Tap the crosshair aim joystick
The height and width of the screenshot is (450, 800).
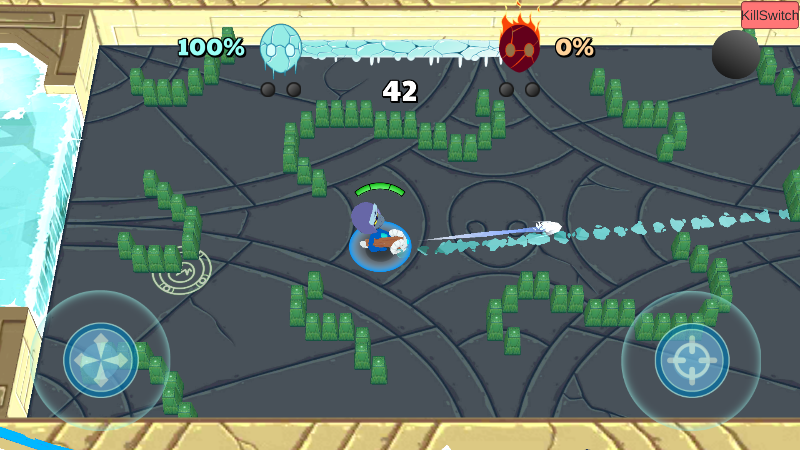click(692, 360)
